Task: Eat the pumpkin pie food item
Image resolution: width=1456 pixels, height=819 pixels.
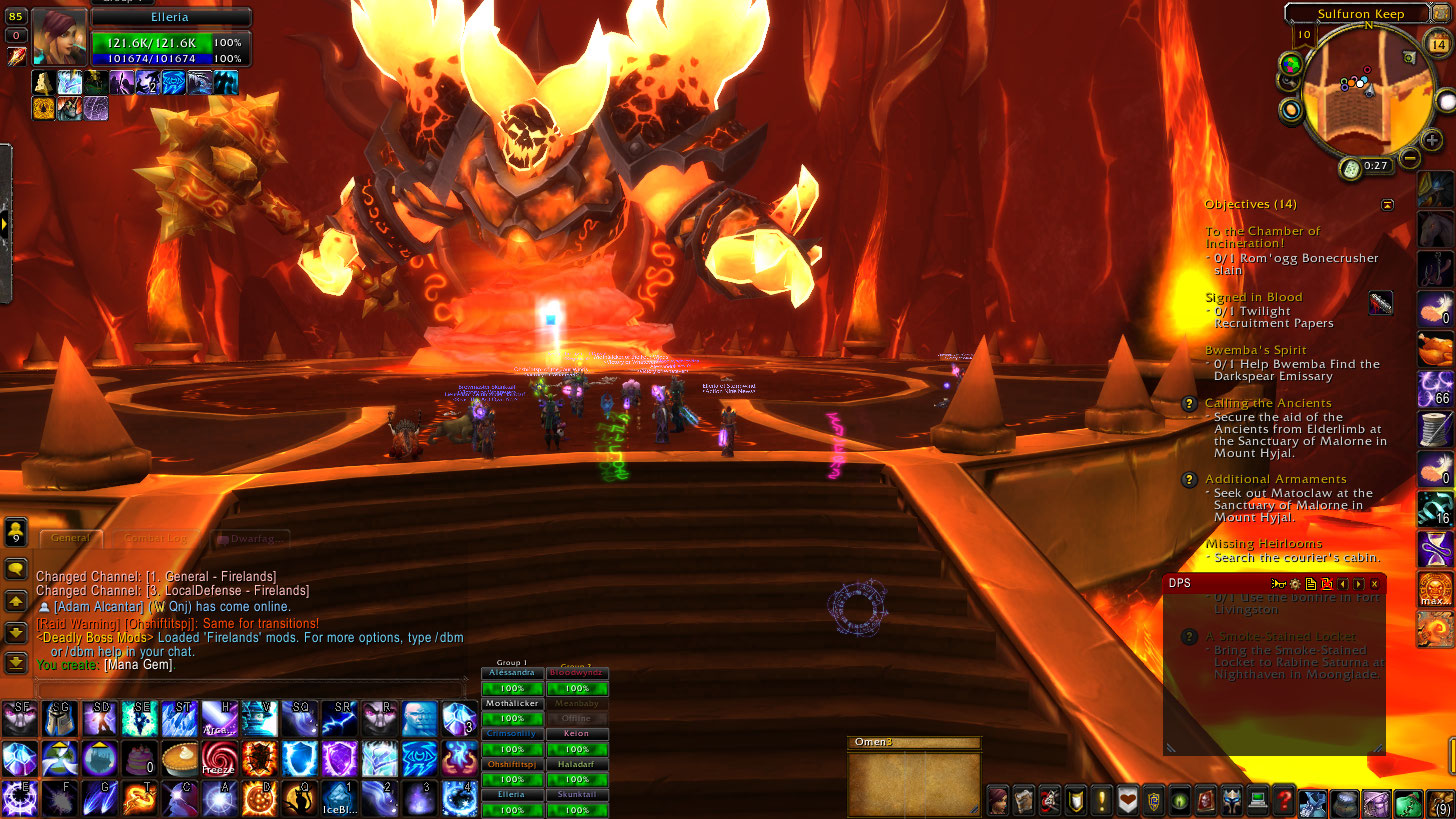Action: 180,759
